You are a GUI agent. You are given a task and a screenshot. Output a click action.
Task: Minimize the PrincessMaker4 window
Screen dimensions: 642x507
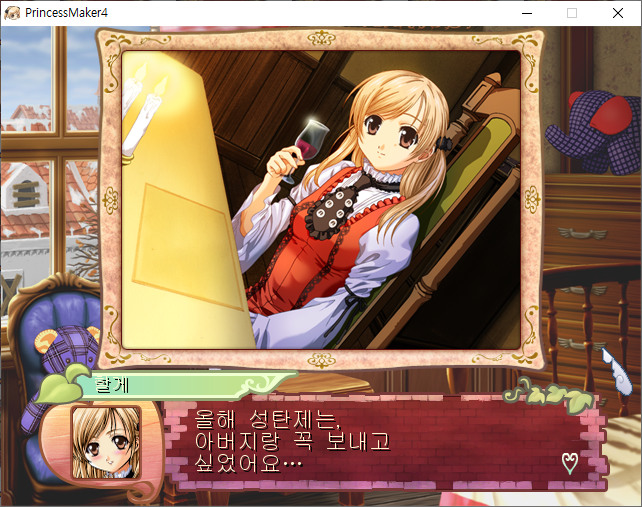tap(526, 13)
